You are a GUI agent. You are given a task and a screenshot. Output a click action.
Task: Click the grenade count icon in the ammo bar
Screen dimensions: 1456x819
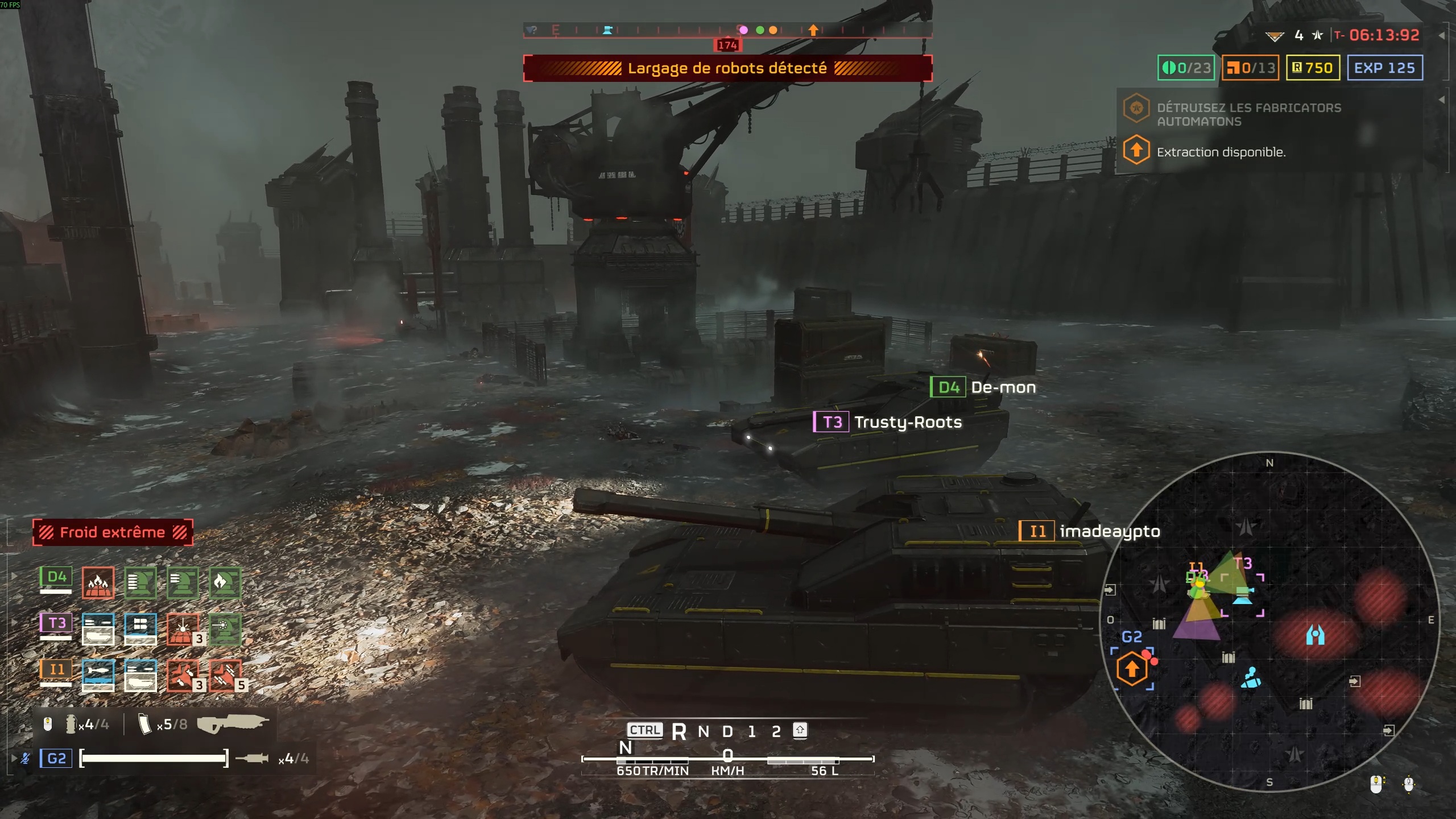pos(71,723)
